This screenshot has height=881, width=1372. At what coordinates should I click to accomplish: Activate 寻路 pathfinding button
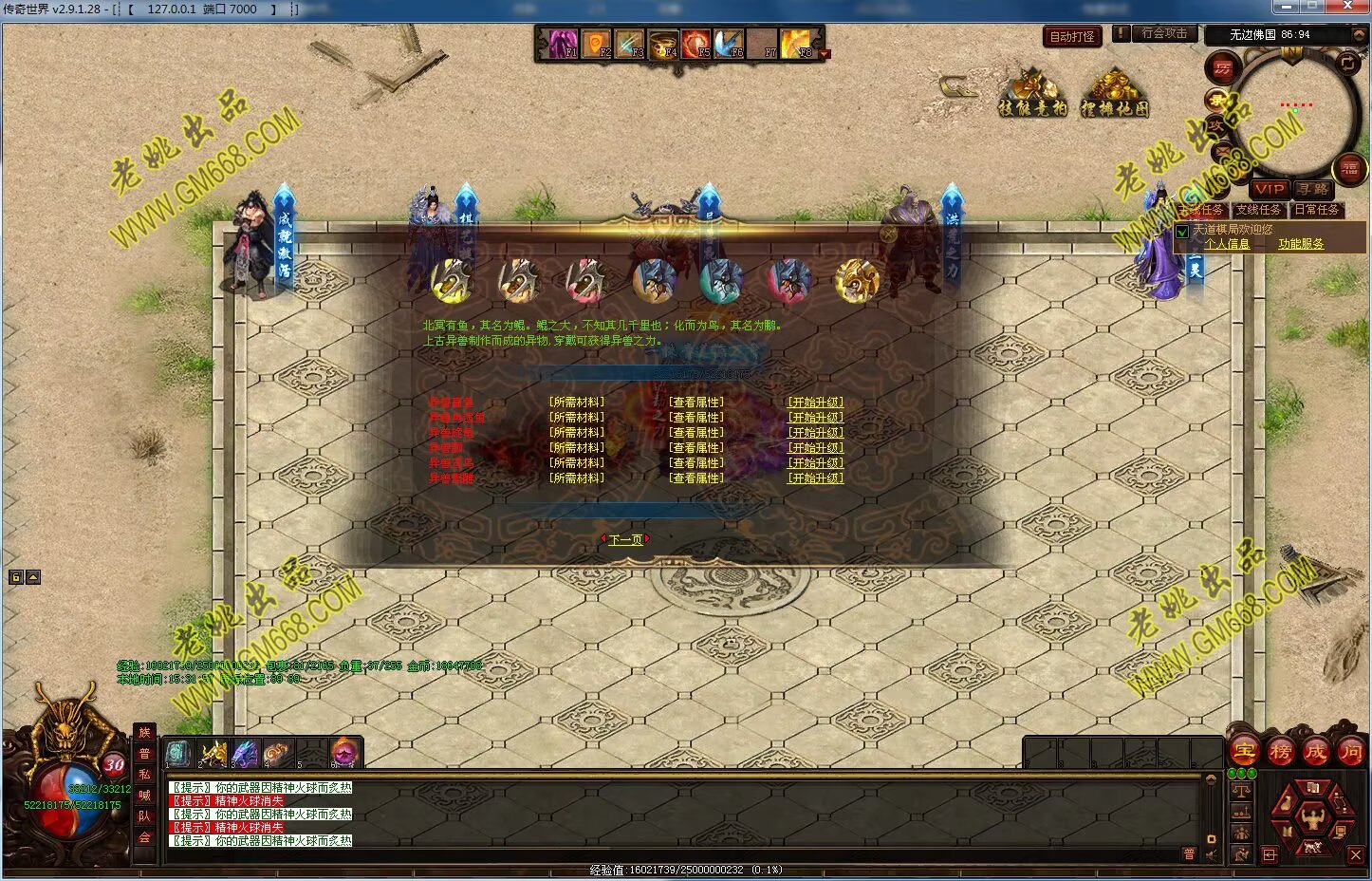coord(1314,189)
